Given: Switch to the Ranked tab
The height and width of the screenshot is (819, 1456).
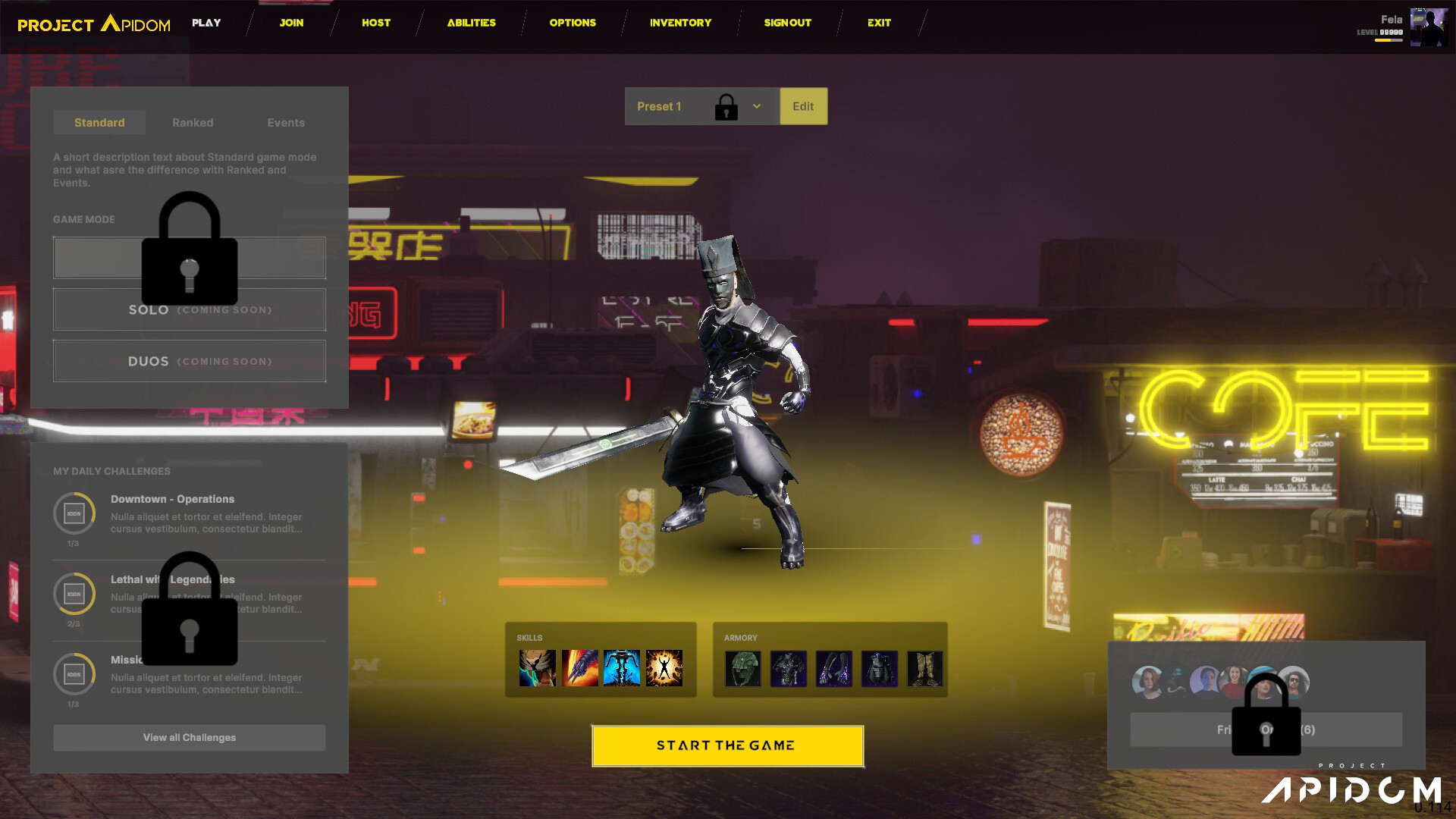Looking at the screenshot, I should click(x=192, y=122).
